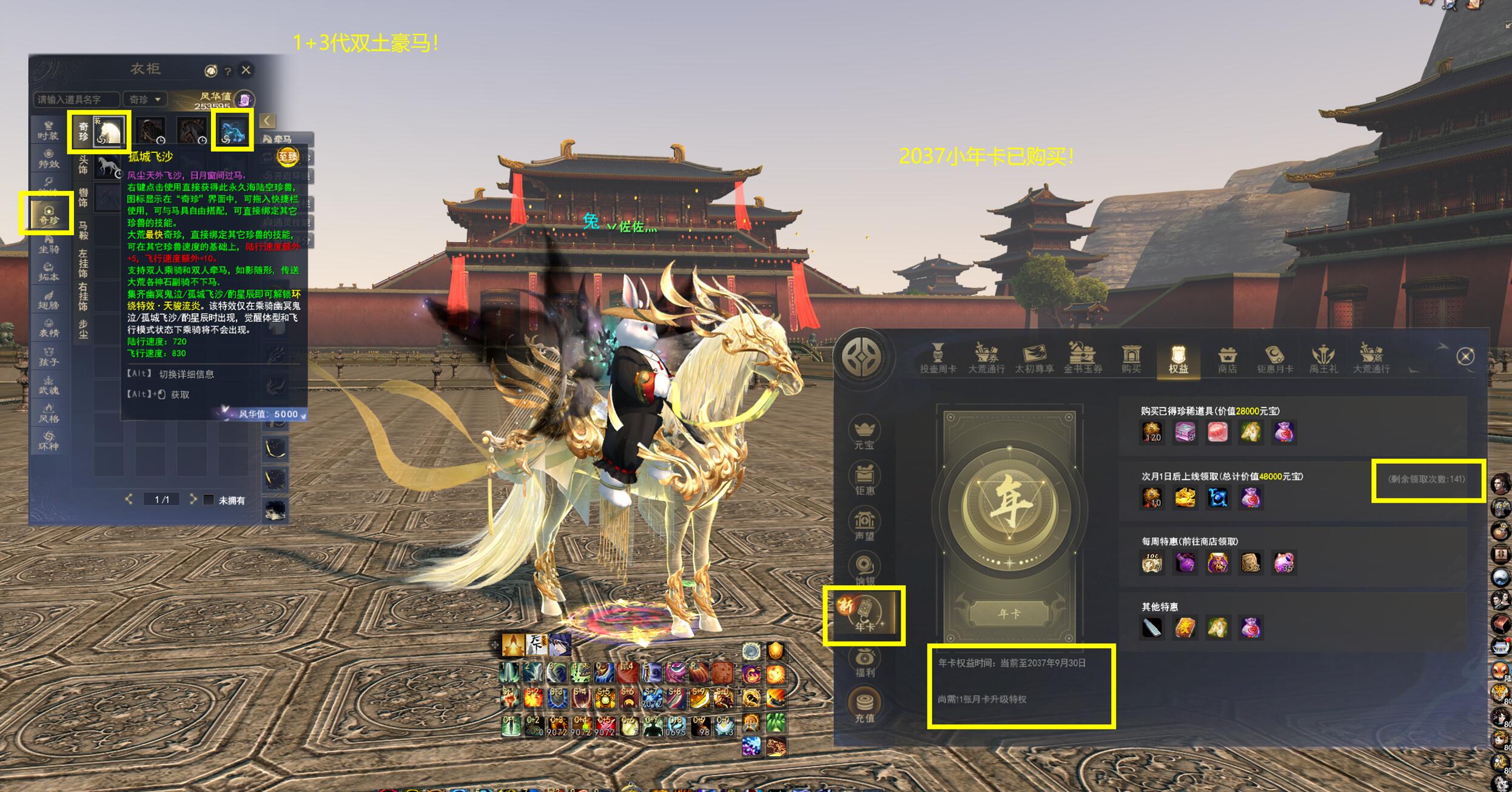Open the 福利 welfare category
Screen dimensions: 1512x792
pyautogui.click(x=864, y=662)
